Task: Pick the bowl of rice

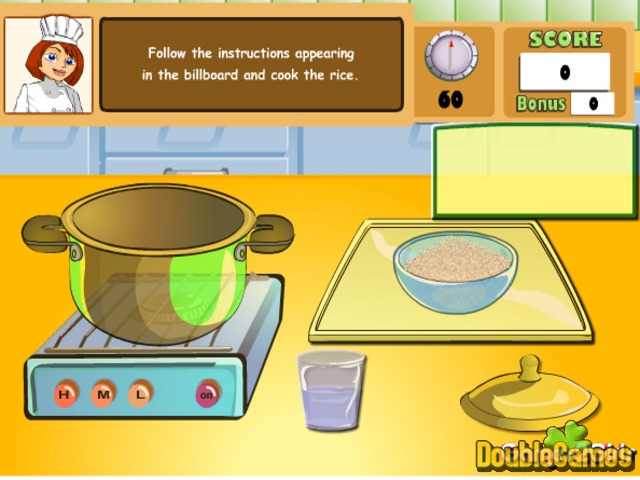Action: point(455,264)
